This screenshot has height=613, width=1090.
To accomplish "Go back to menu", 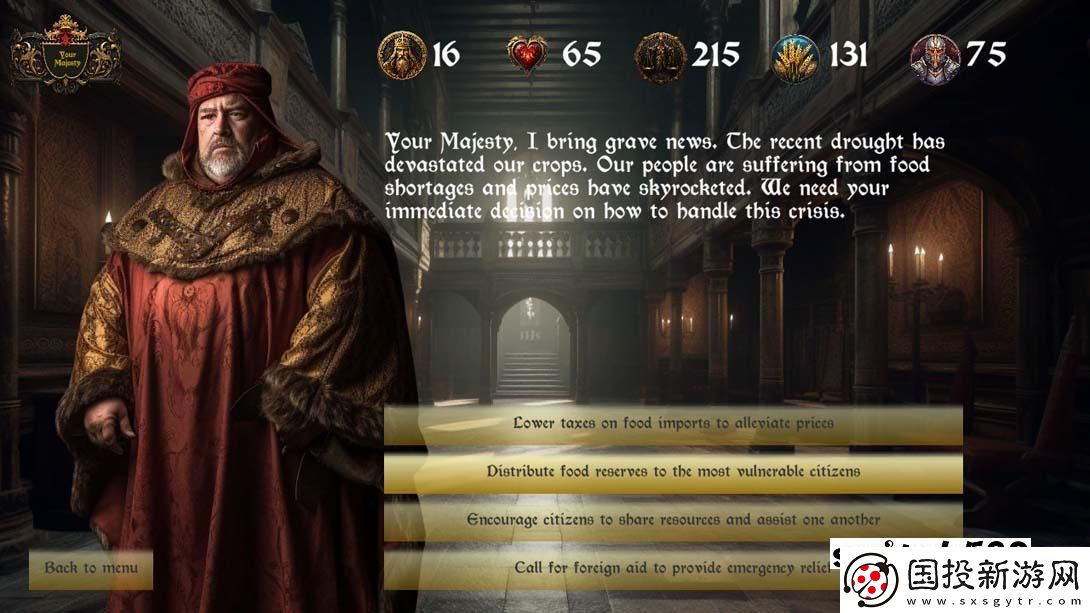I will coord(91,567).
